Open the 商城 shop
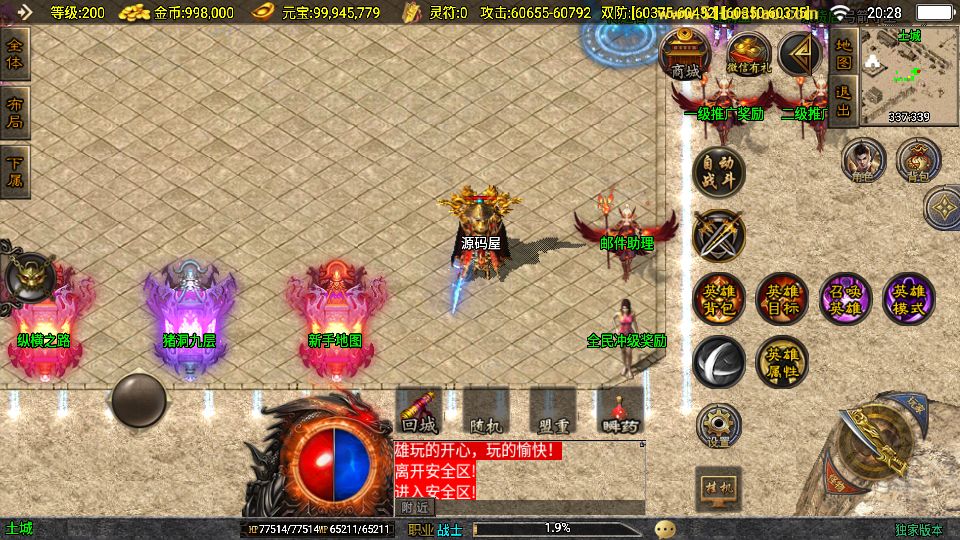Viewport: 960px width, 540px height. click(x=685, y=55)
